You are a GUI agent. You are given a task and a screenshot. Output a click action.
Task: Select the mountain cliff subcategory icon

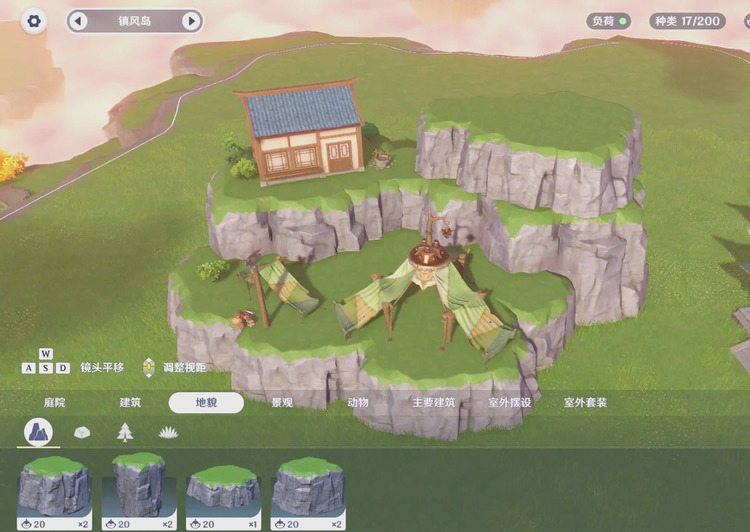pyautogui.click(x=40, y=432)
